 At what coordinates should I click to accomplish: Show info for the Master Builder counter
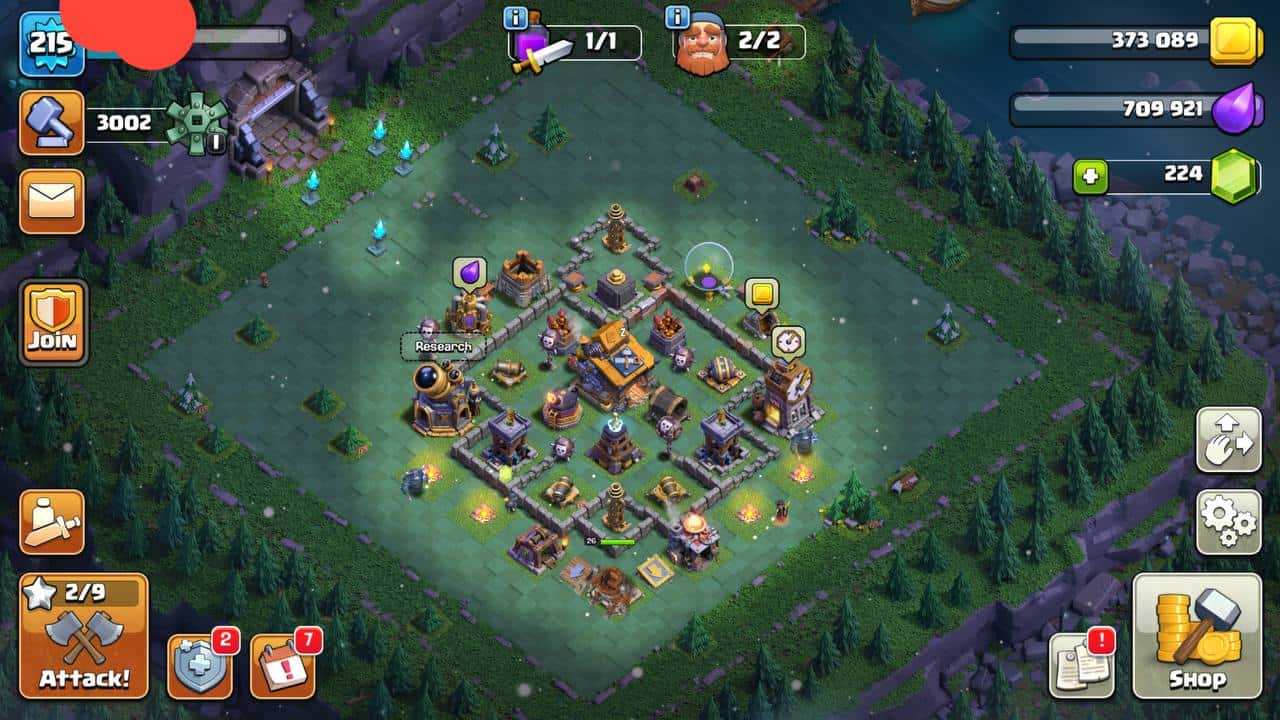677,19
